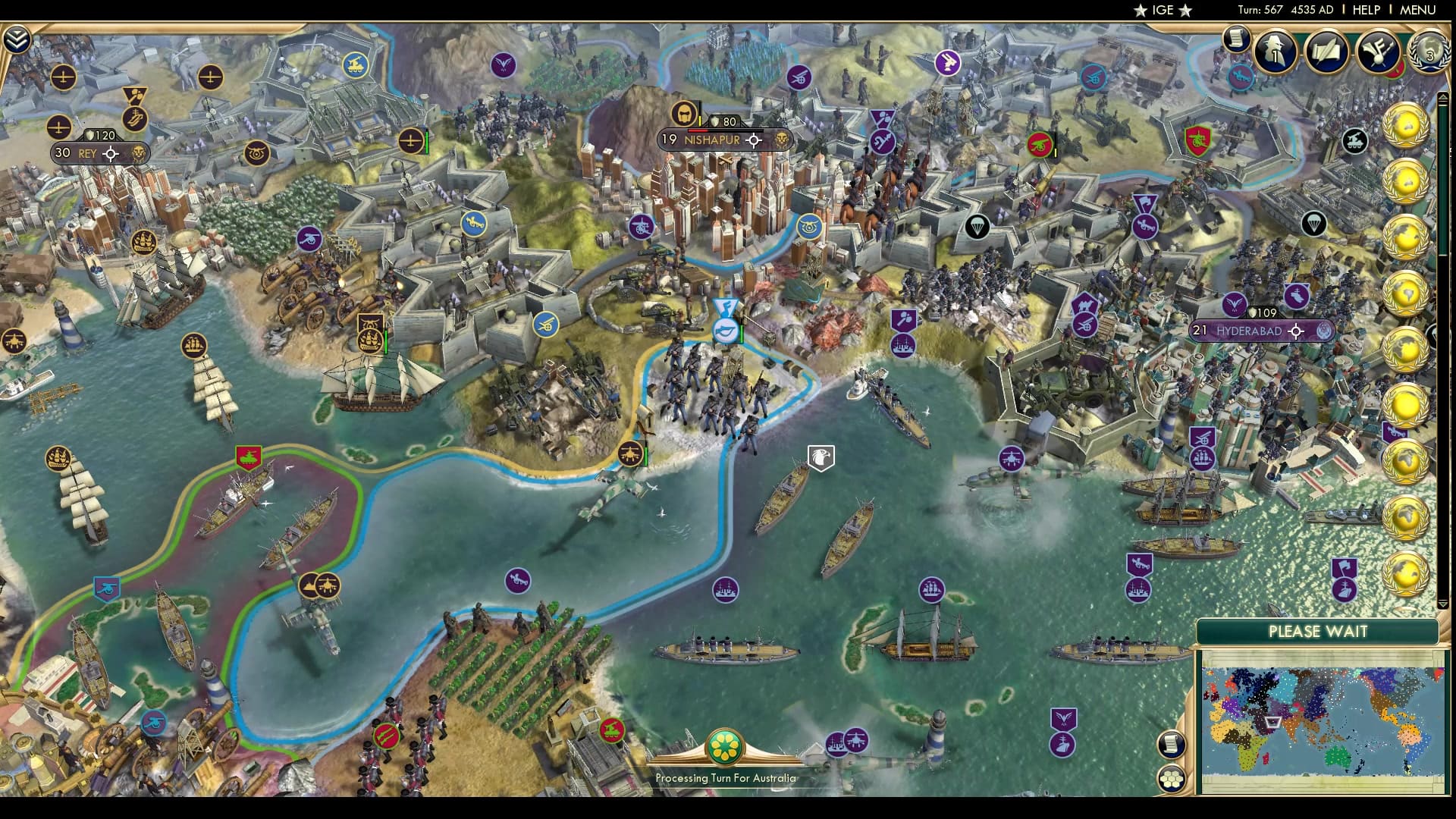Select the black paratrooper unit flag

tap(978, 227)
